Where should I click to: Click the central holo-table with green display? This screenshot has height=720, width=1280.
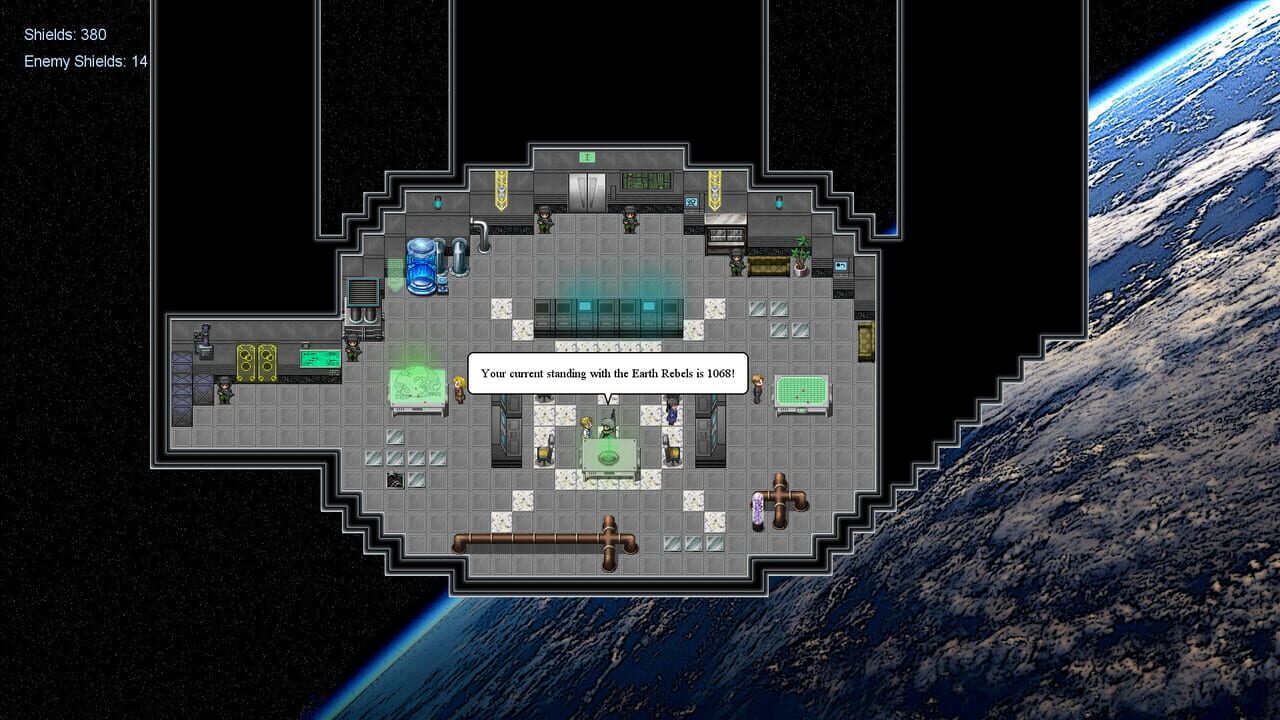coord(609,456)
